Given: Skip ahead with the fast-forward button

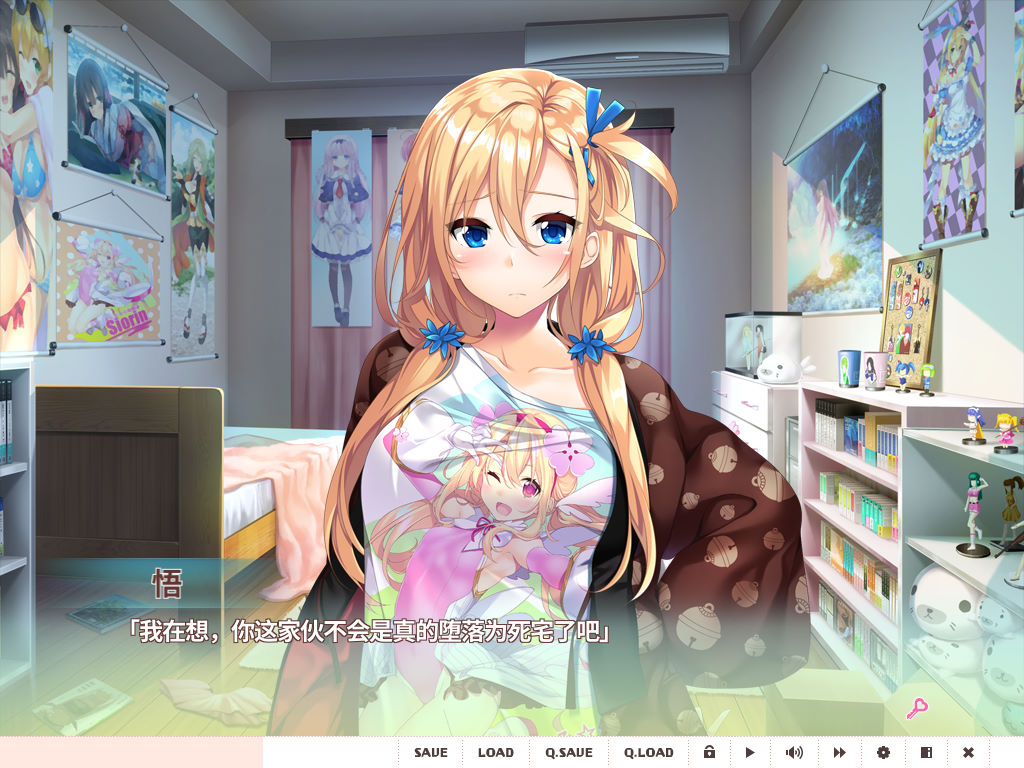Looking at the screenshot, I should [840, 752].
